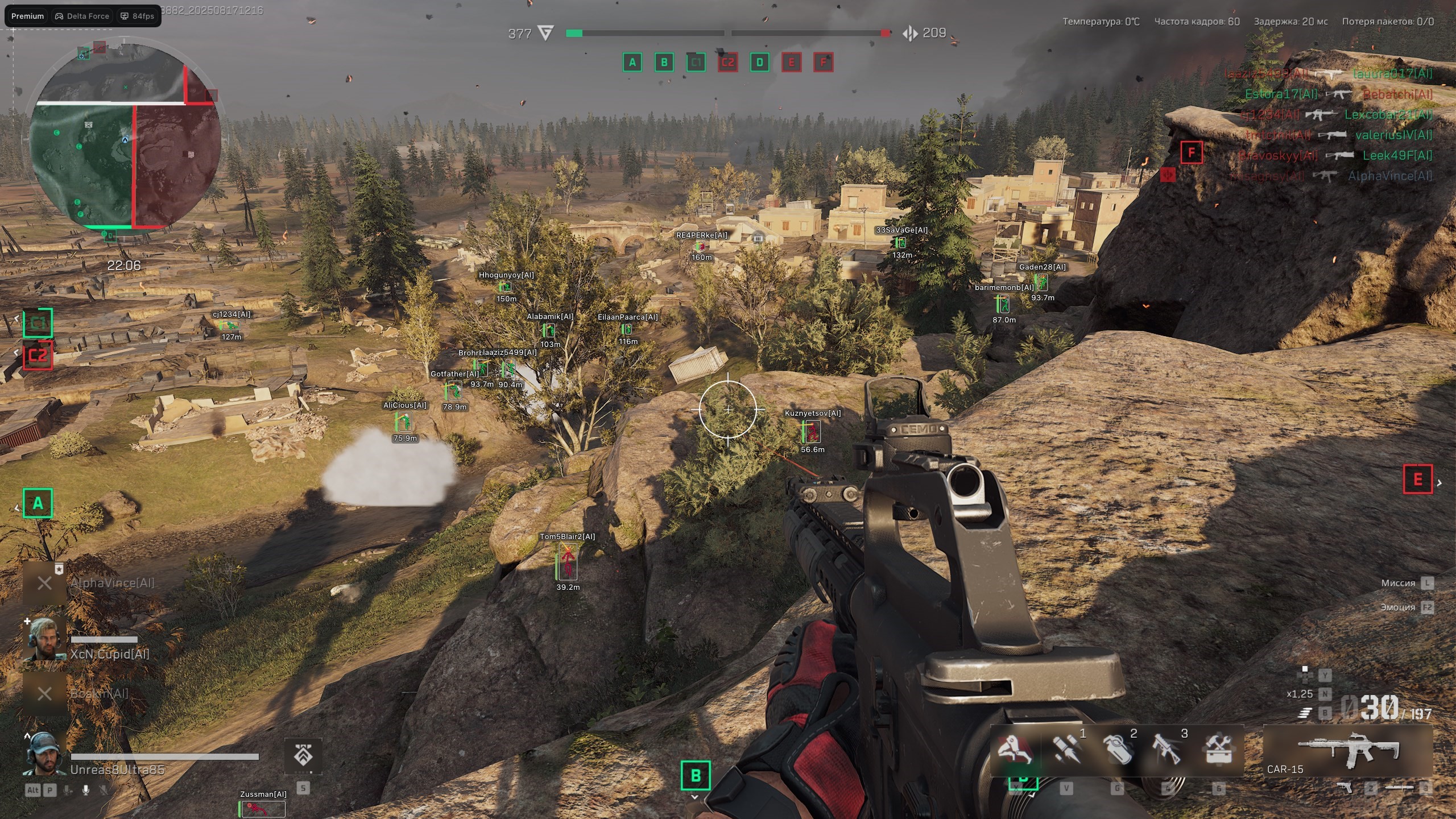Choose the red F objective in the top bar

click(823, 62)
